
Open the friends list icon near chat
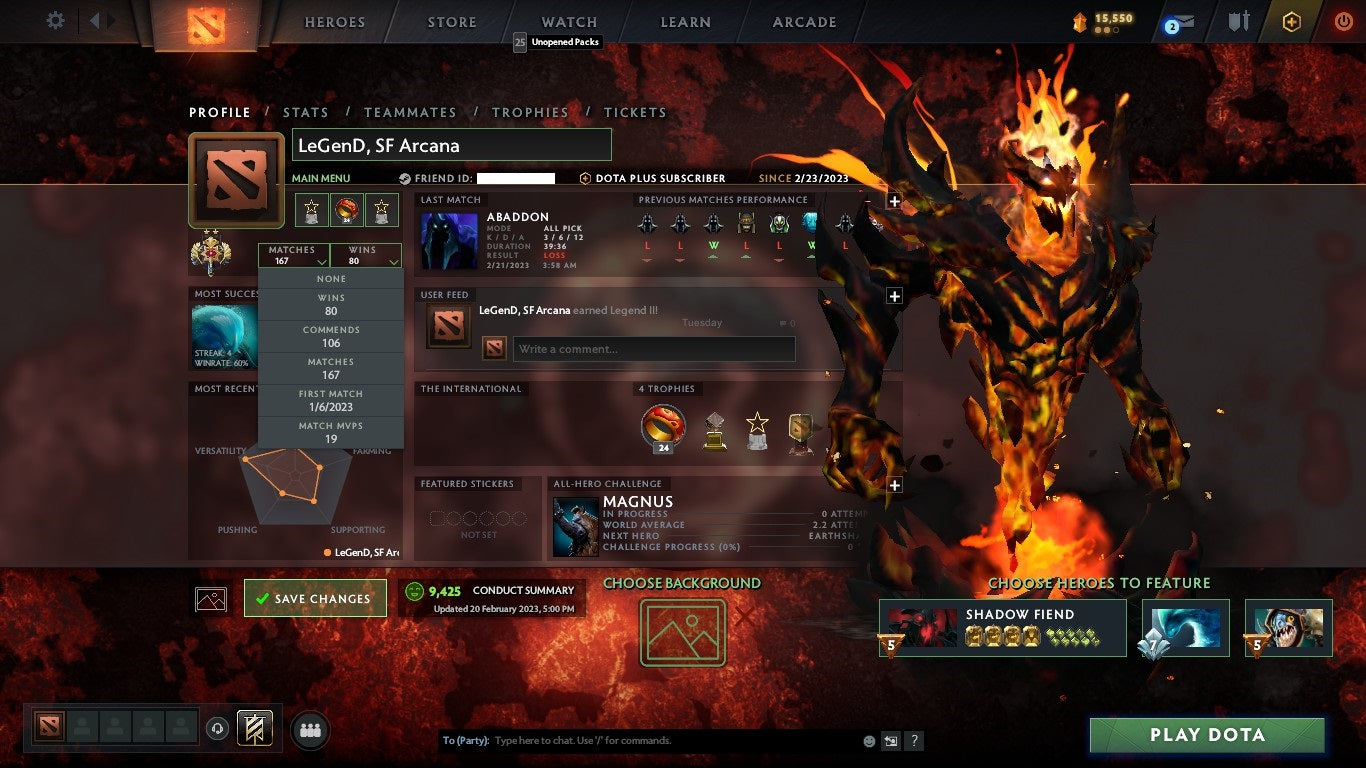click(309, 731)
